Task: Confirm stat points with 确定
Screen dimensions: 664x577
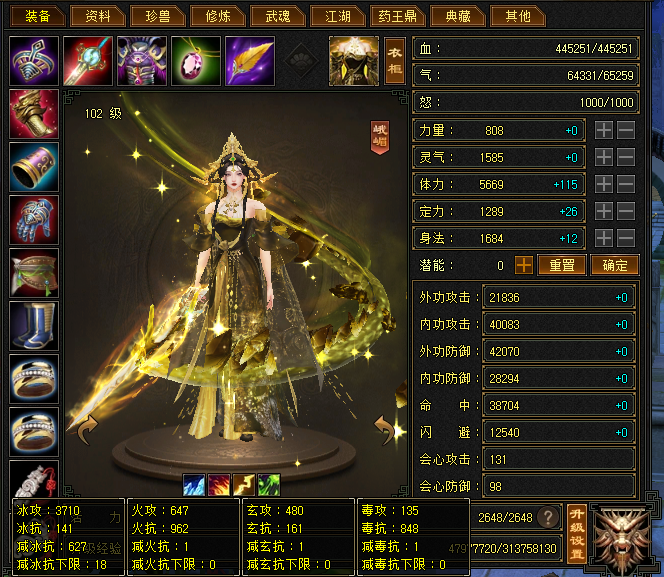Action: [615, 265]
